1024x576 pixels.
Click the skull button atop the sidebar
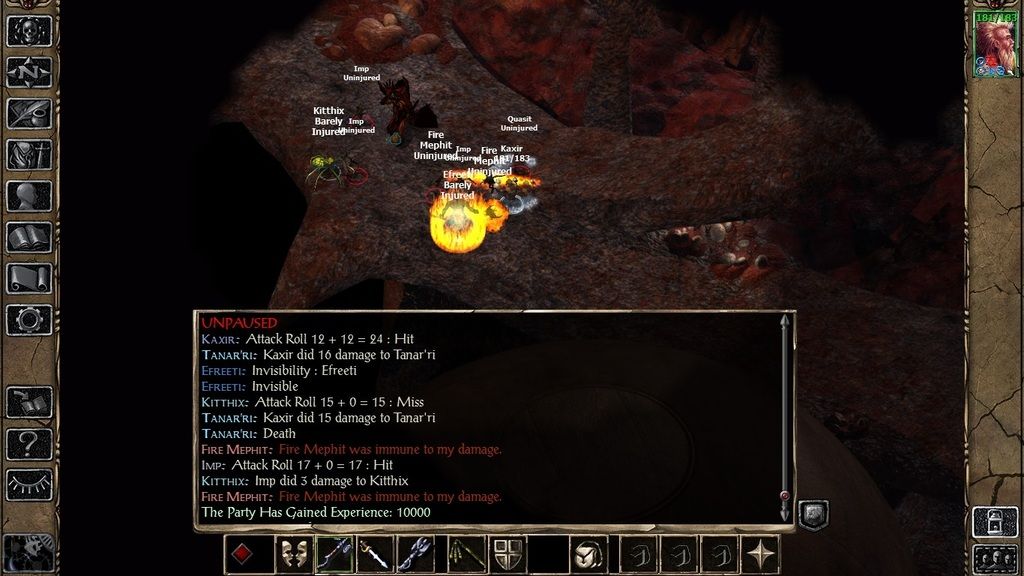coord(29,30)
